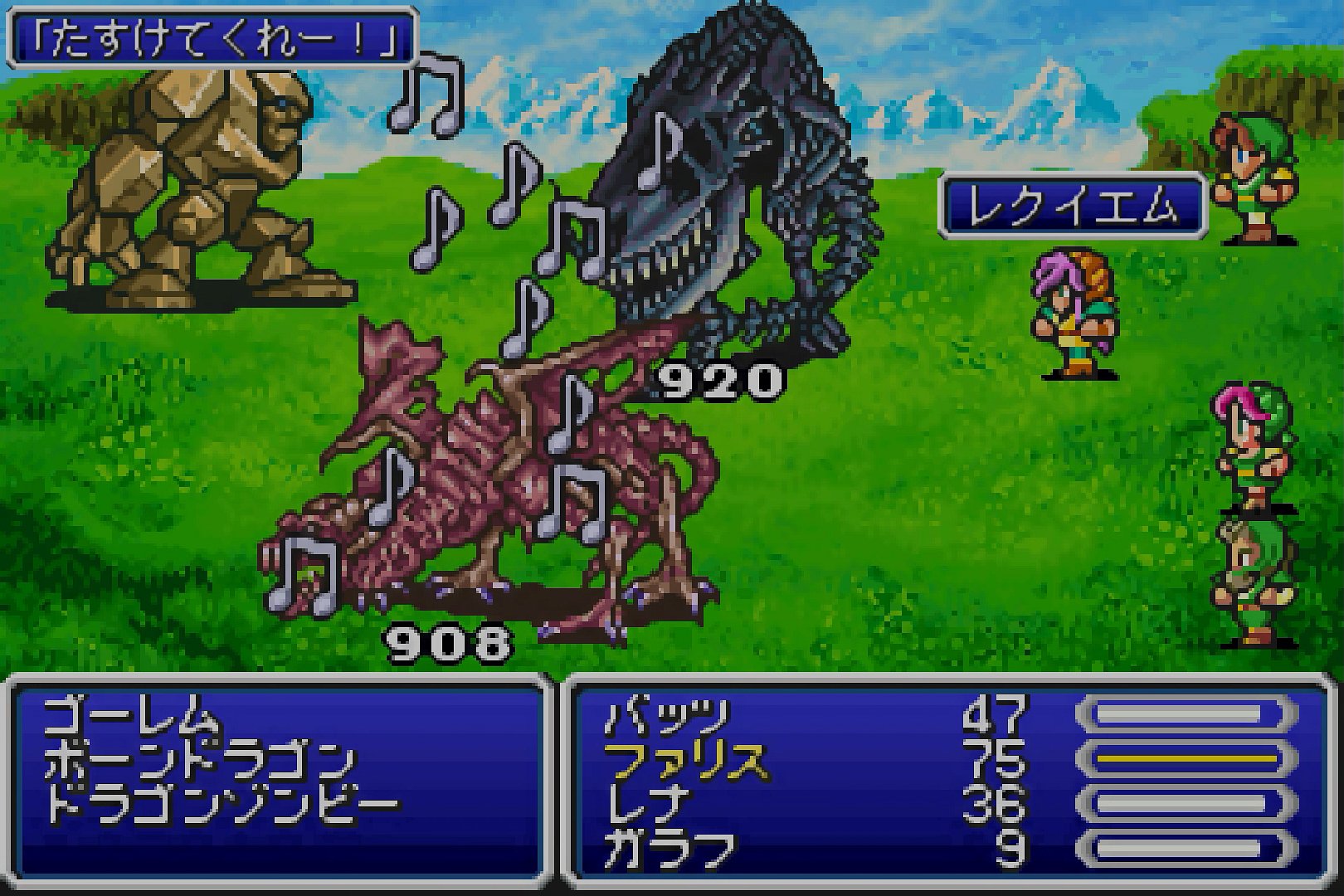Select party member バッツ in status panel

668,716
